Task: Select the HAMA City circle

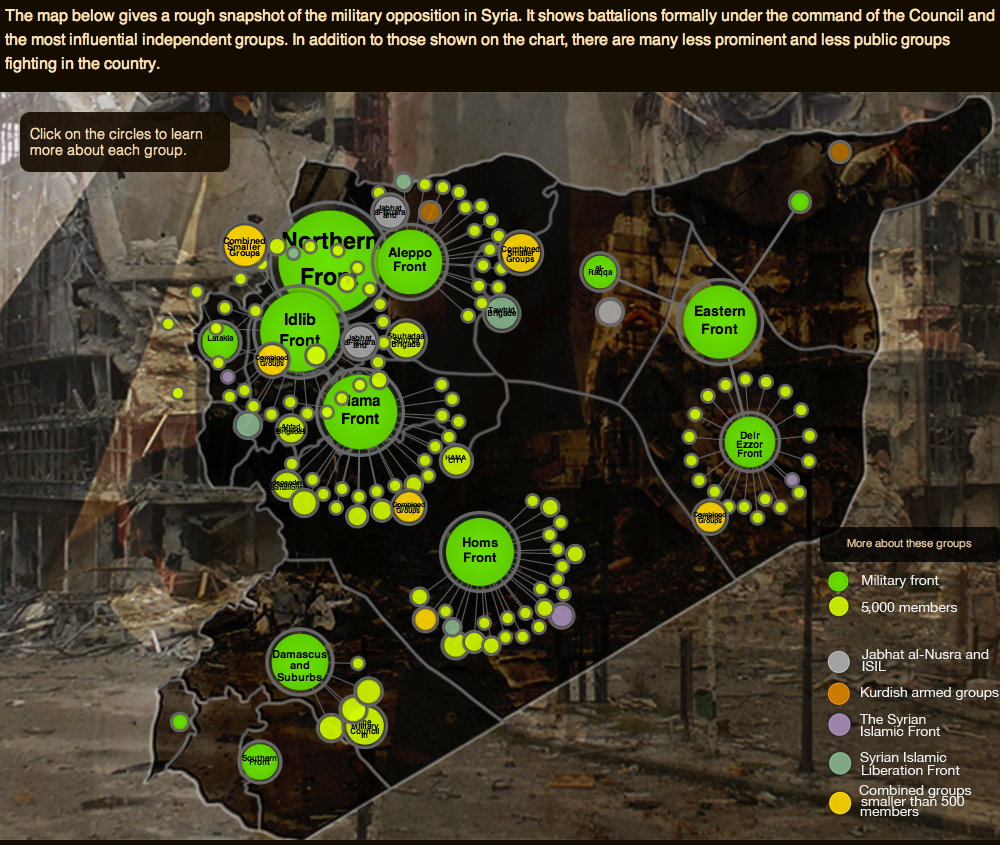Action: [456, 459]
